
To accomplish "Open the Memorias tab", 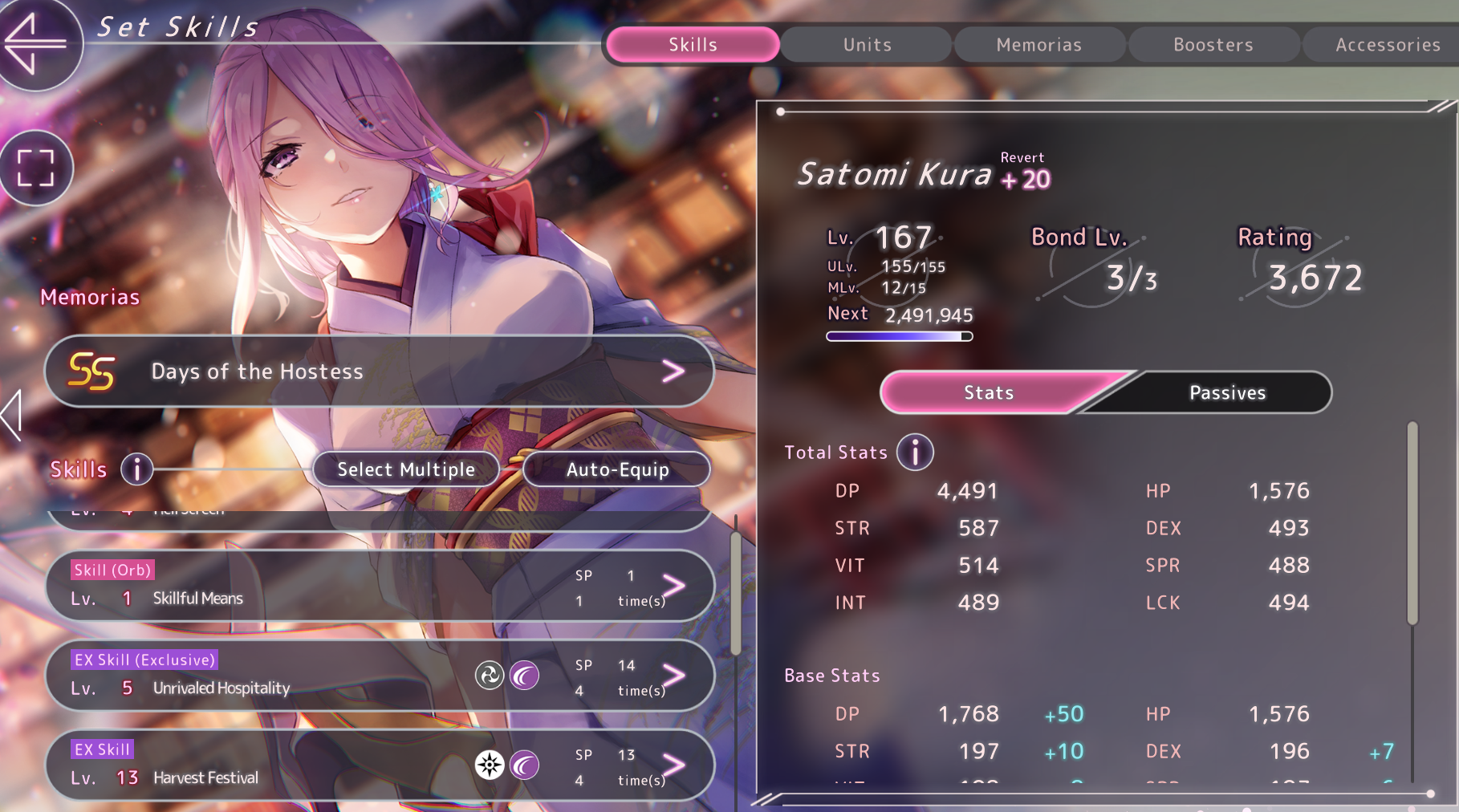I will tap(1038, 45).
